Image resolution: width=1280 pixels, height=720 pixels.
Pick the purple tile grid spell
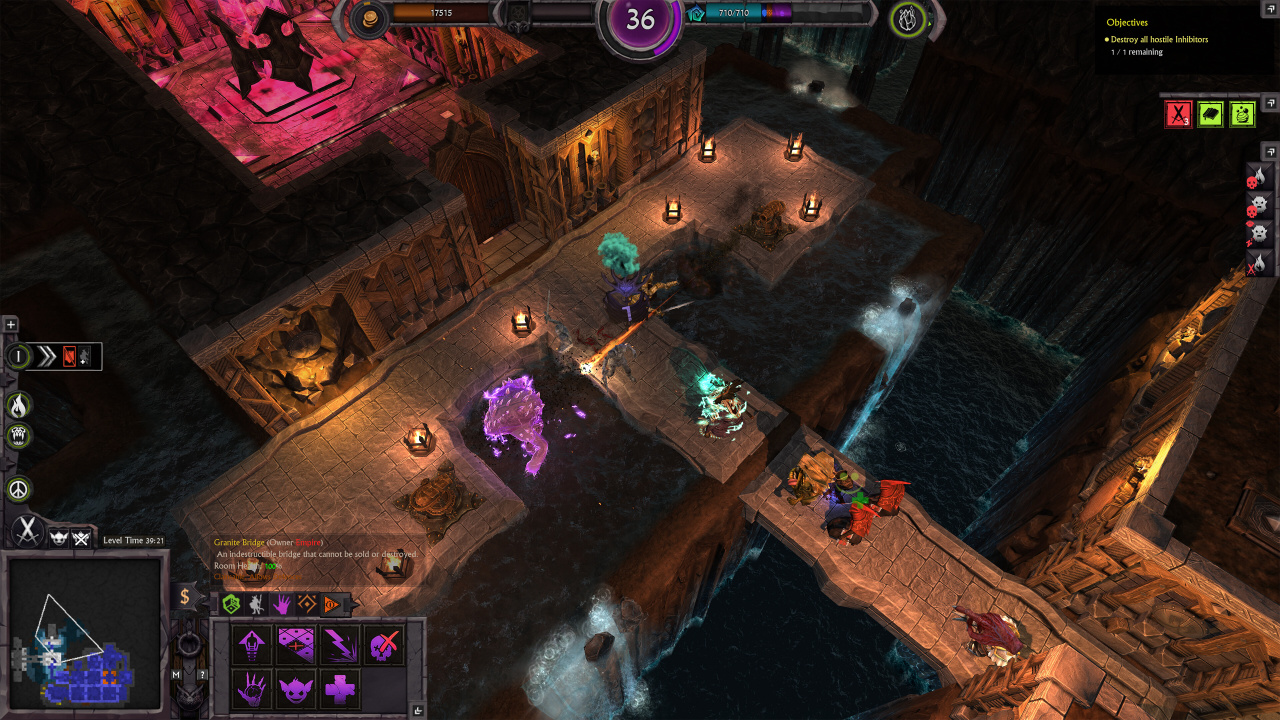[295, 645]
